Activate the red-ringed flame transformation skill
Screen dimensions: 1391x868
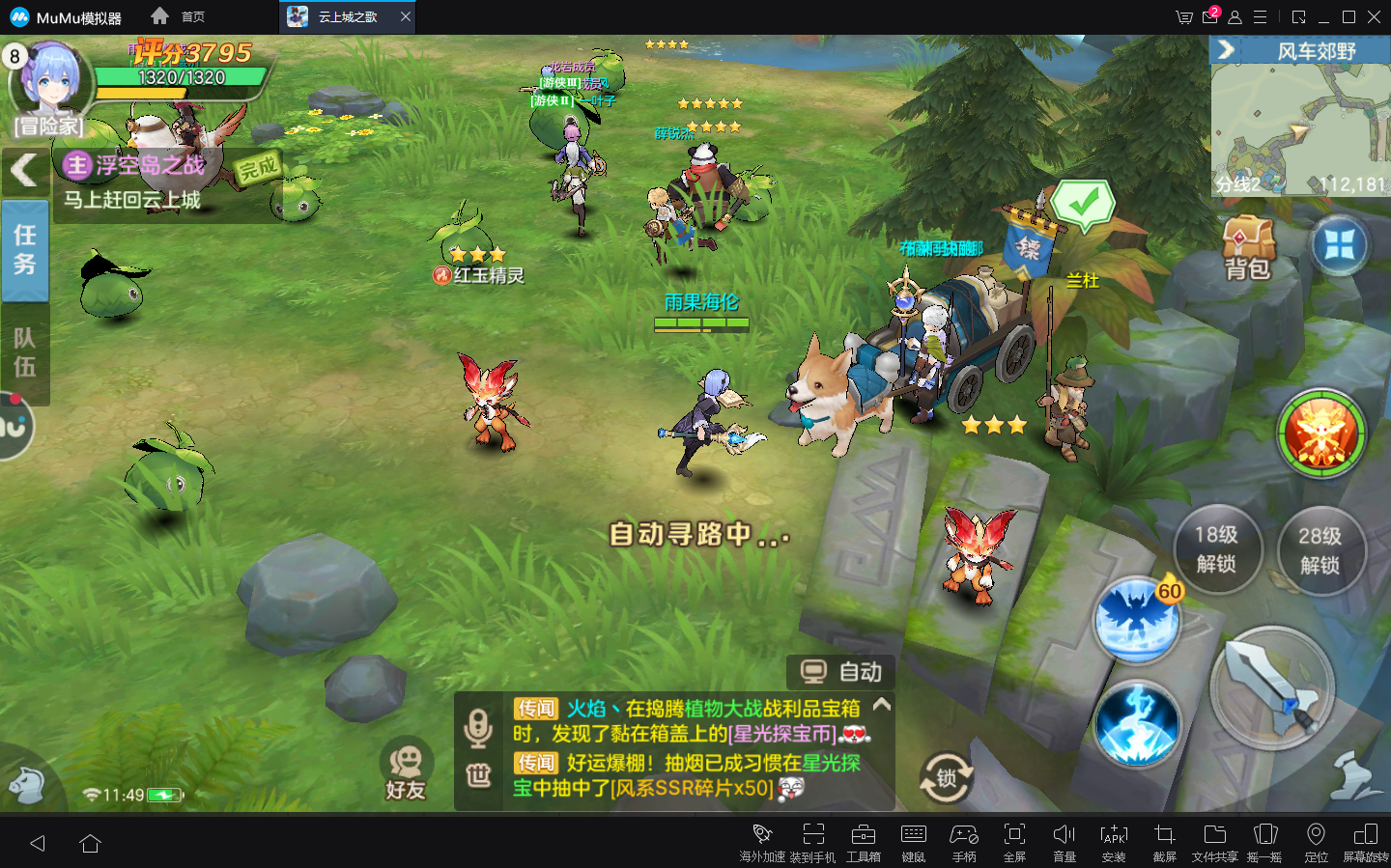click(1320, 434)
